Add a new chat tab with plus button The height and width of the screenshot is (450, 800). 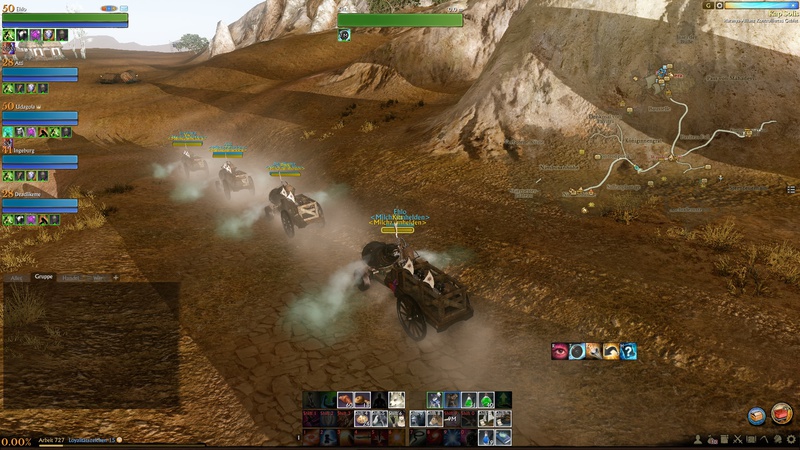(115, 277)
